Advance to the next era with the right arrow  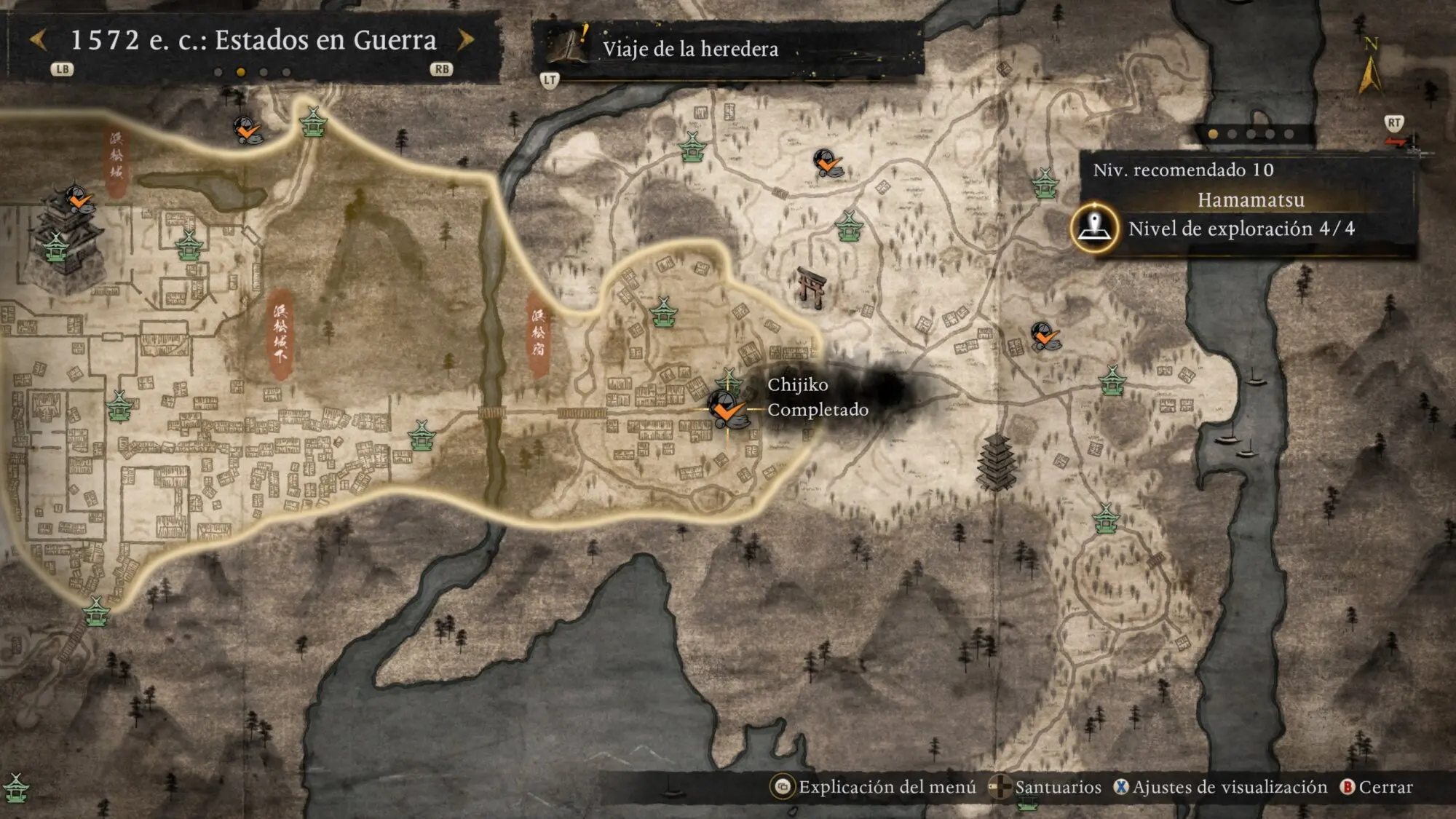(466, 40)
